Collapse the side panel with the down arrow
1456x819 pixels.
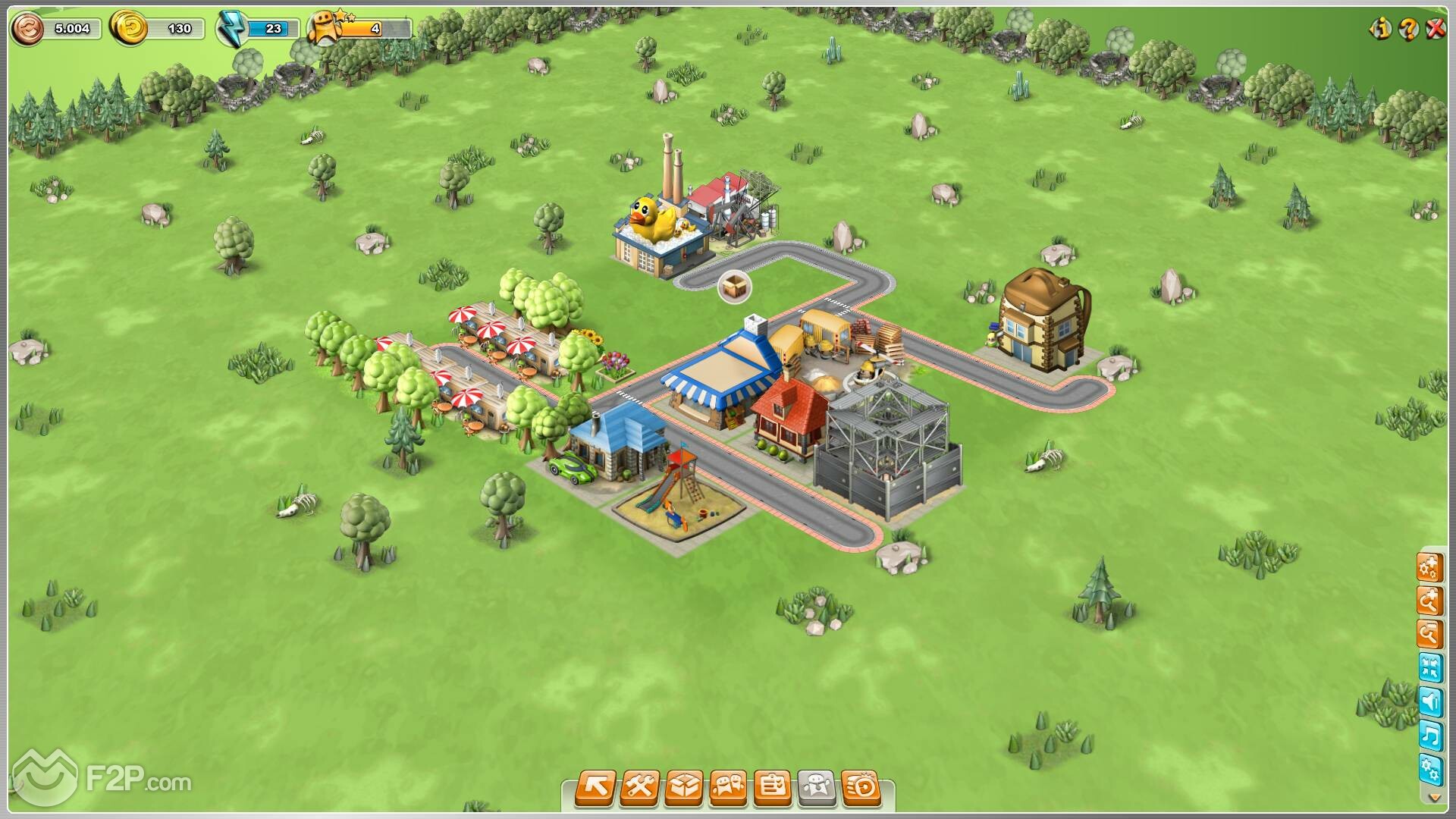(1432, 797)
